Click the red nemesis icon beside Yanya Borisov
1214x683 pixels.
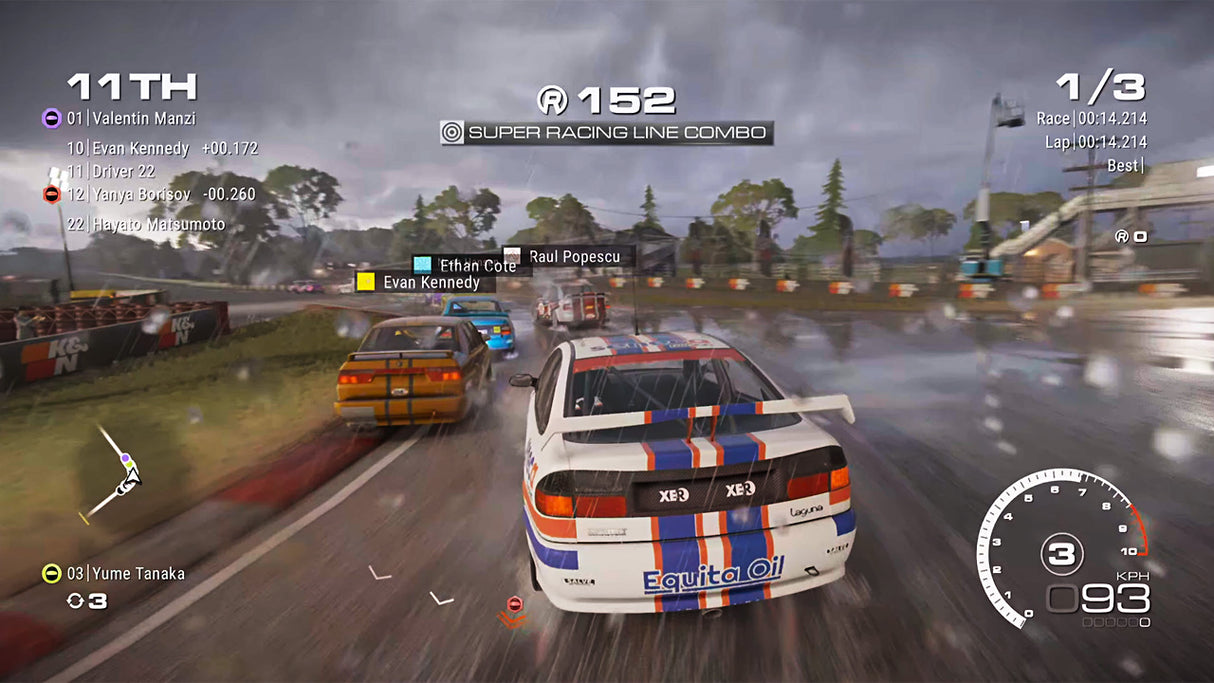[x=52, y=194]
